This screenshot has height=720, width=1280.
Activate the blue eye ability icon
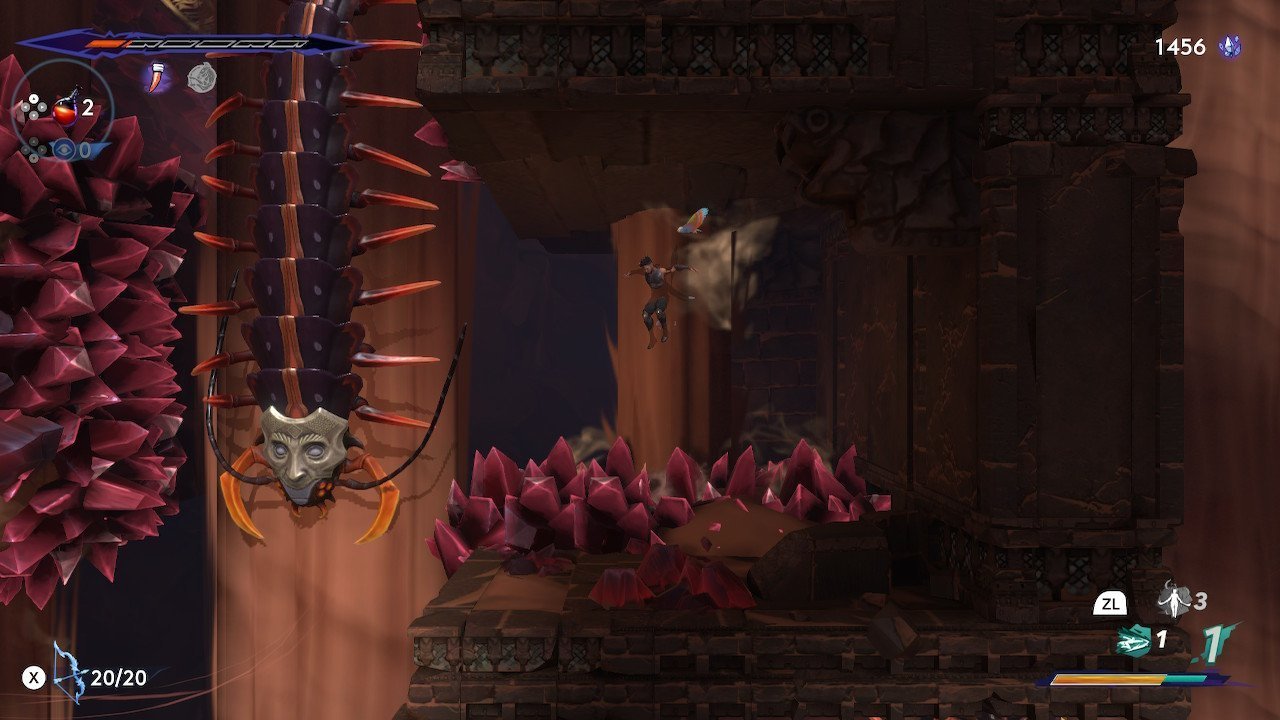pyautogui.click(x=65, y=149)
